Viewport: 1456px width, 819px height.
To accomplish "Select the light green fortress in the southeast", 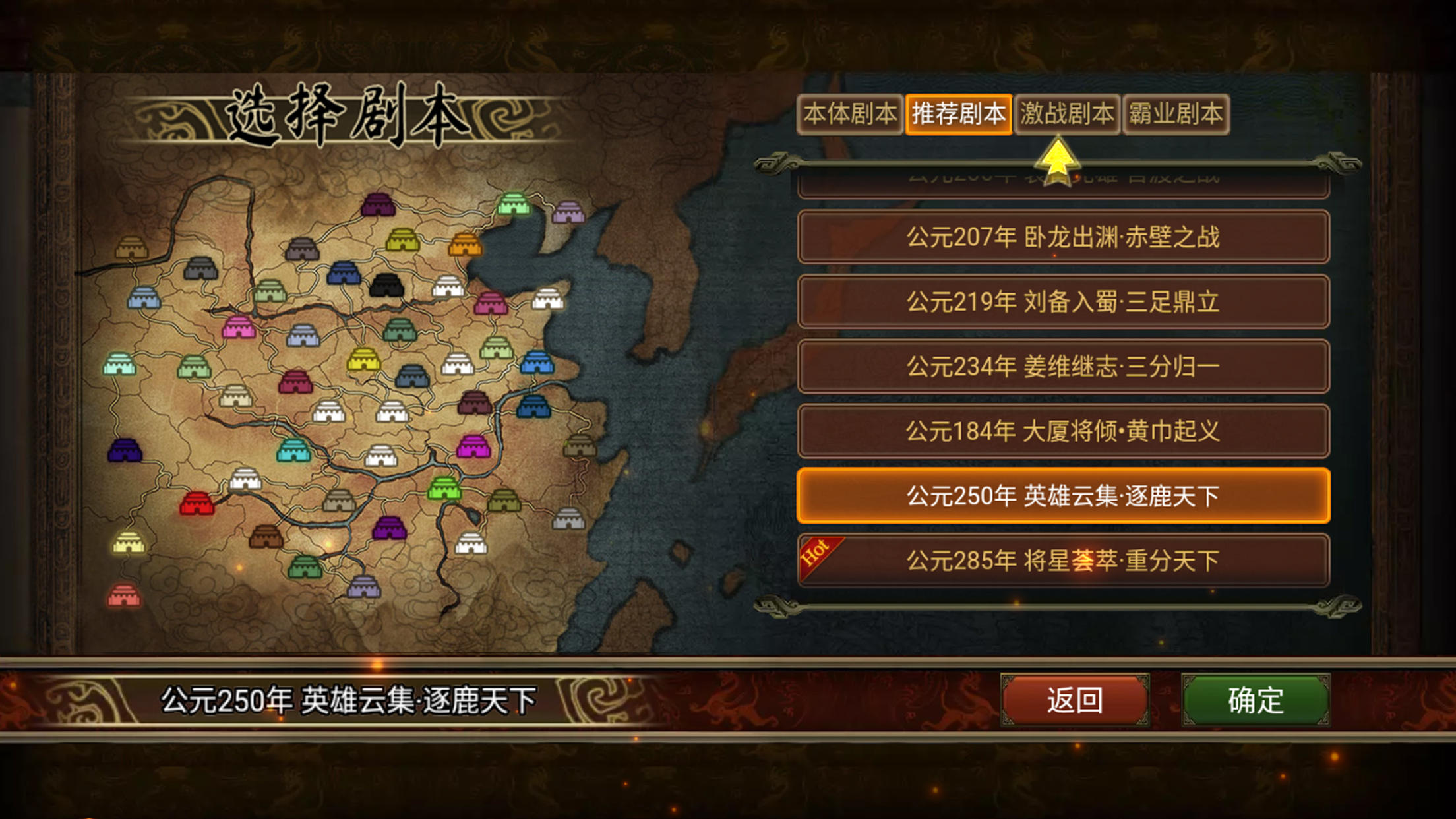I will coord(444,489).
